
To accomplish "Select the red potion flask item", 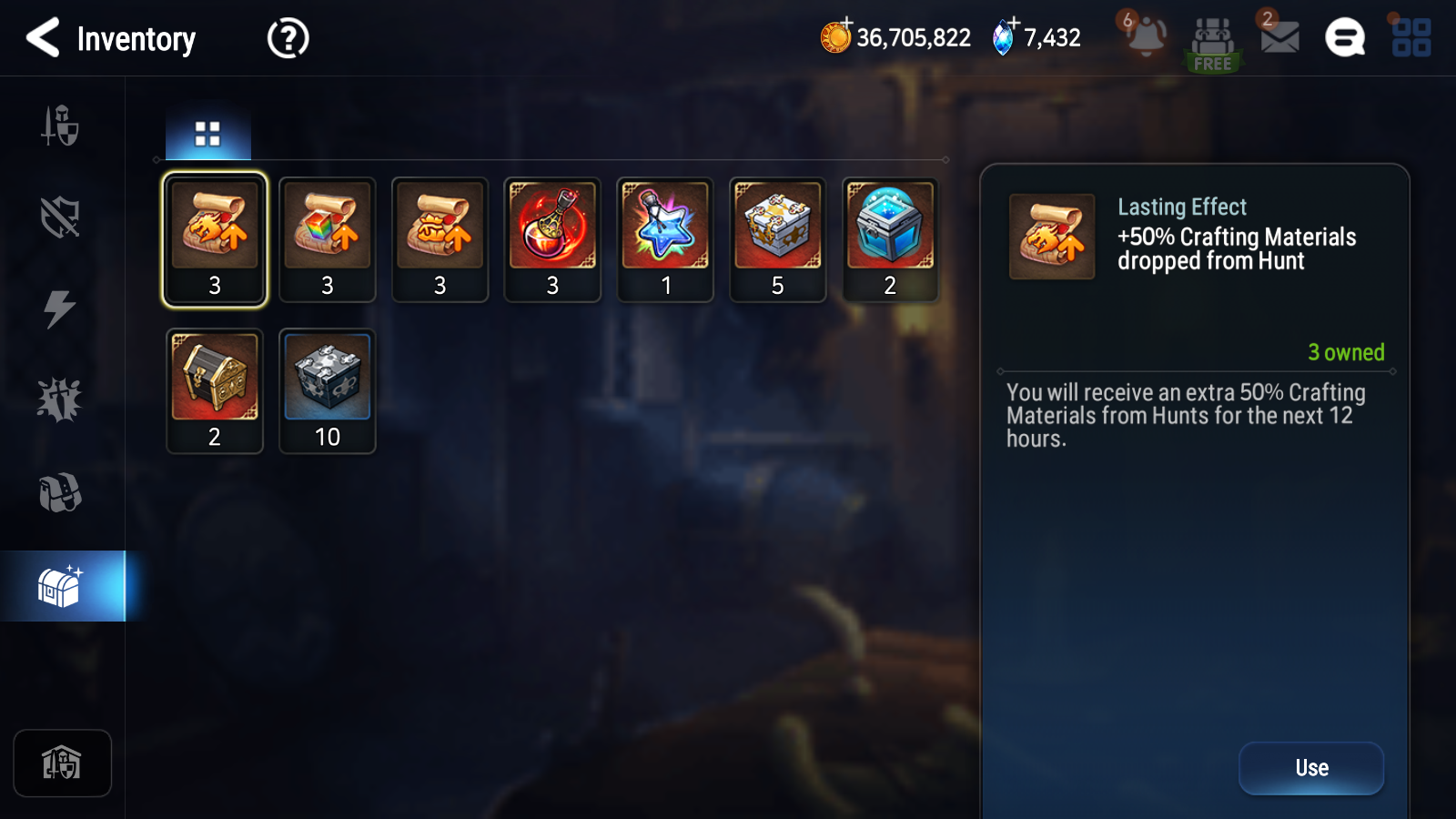I will point(552,238).
